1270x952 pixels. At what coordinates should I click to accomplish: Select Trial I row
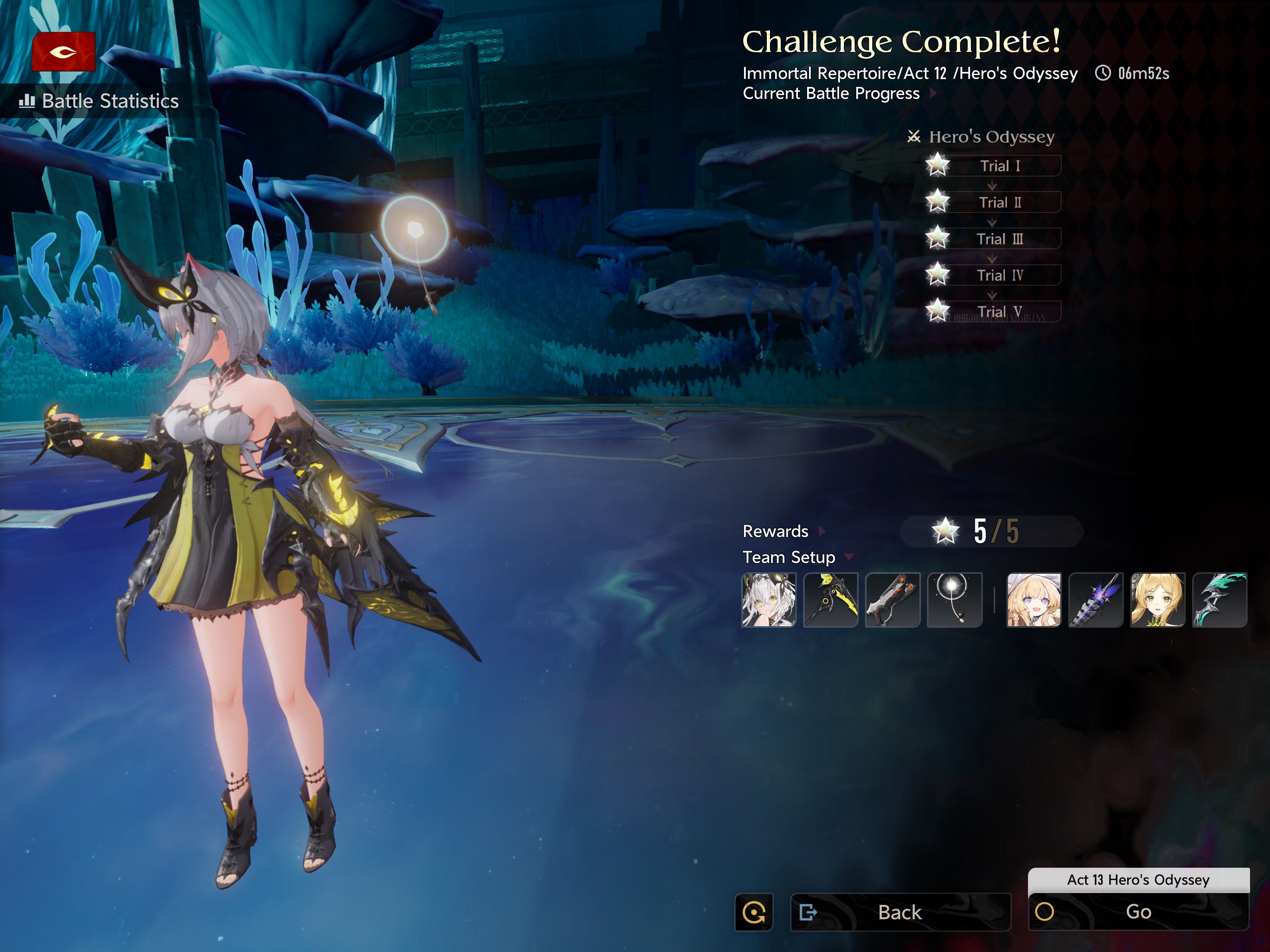(999, 166)
